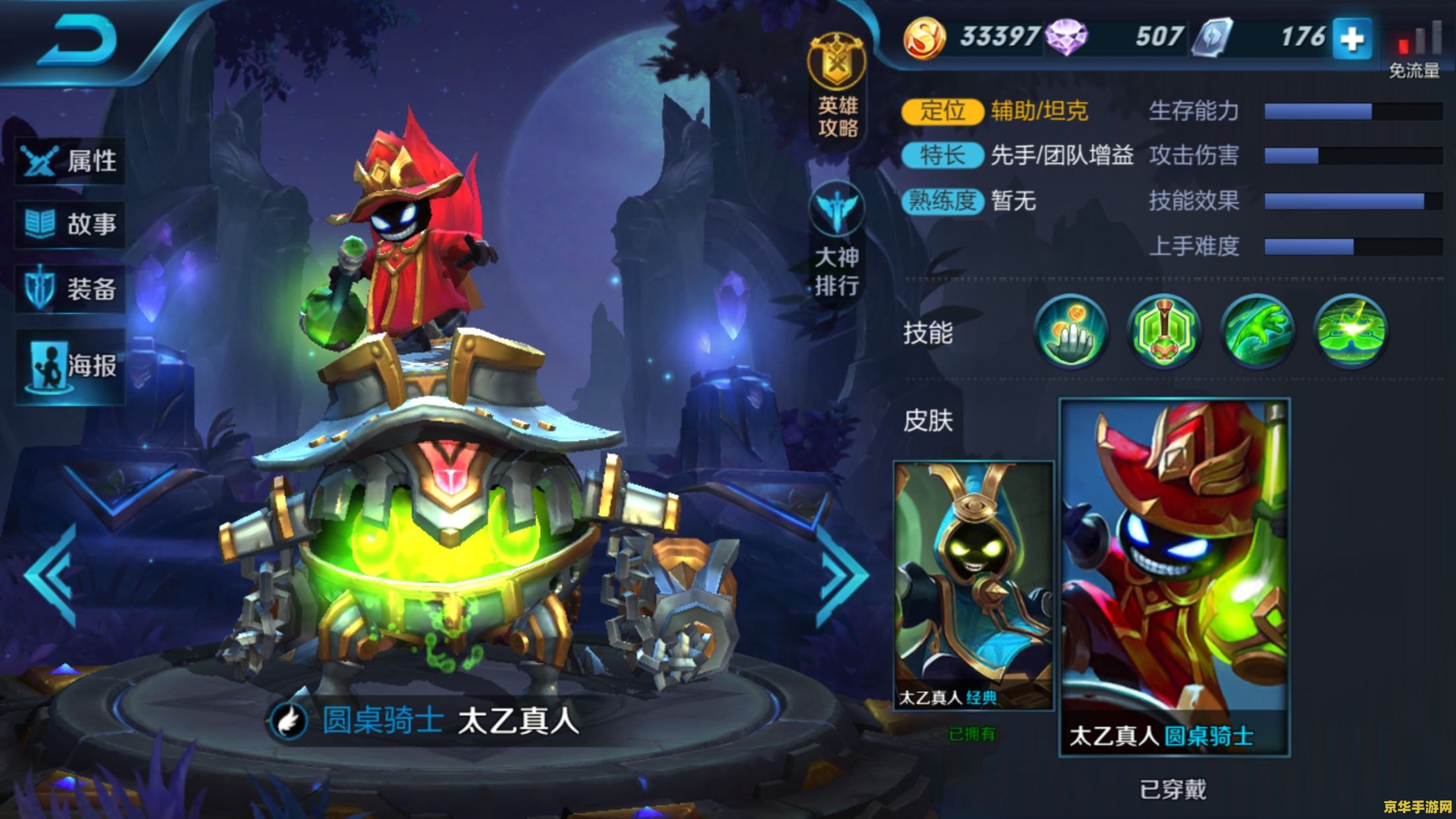This screenshot has height=819, width=1456.
Task: View the green glowing burst ultimate skill icon
Action: tap(1350, 331)
